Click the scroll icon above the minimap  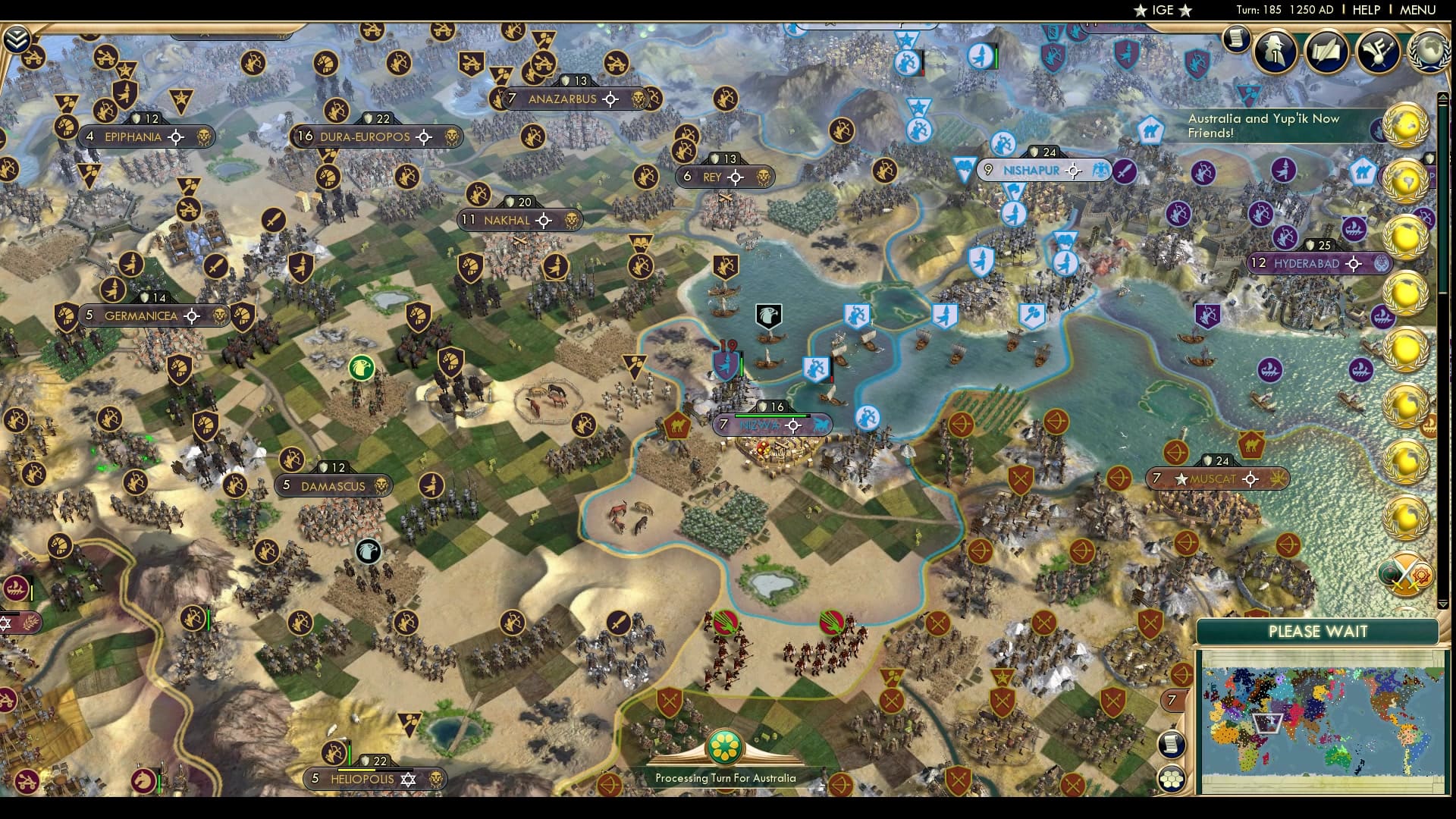[x=1170, y=745]
